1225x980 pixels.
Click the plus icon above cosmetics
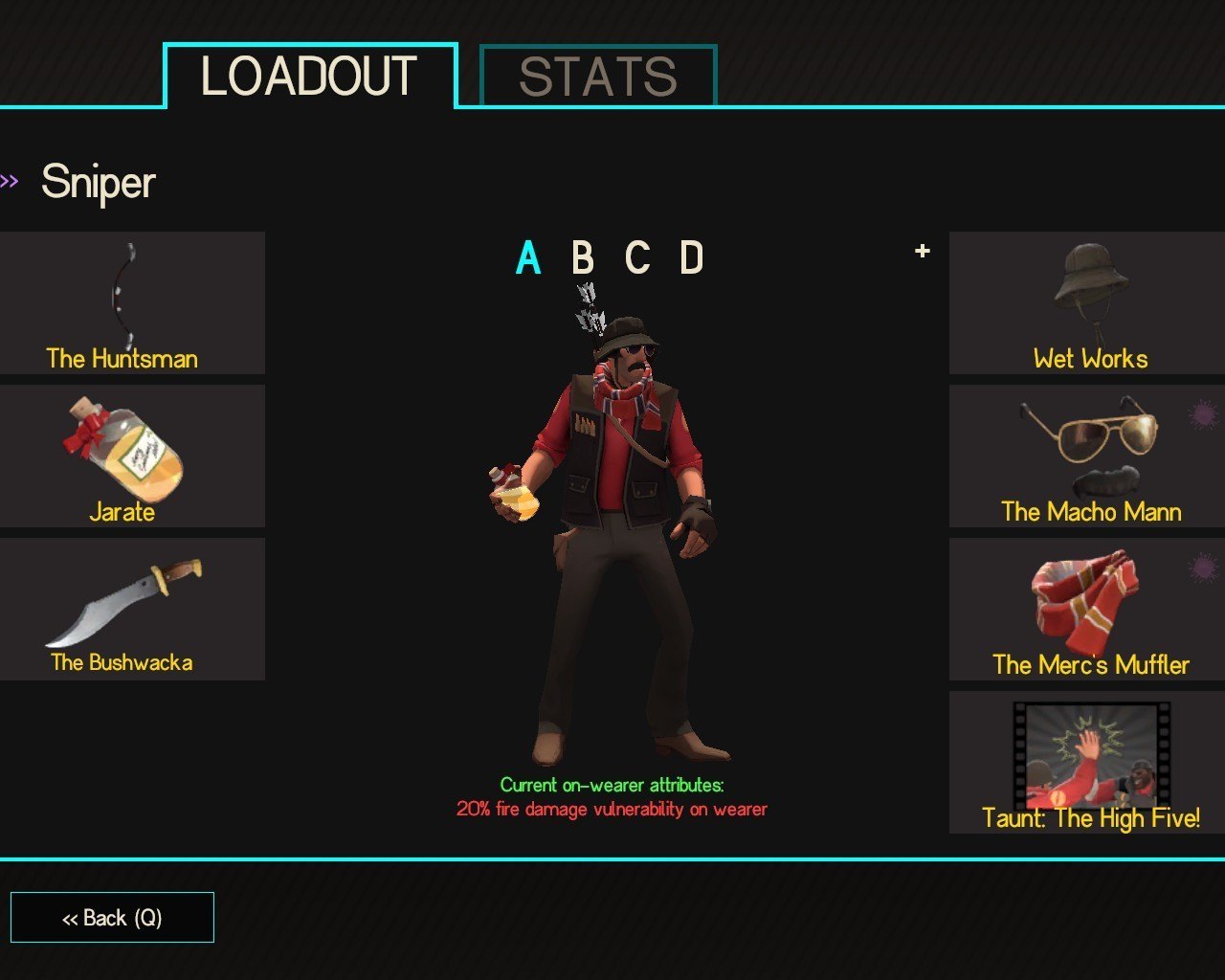coord(923,251)
